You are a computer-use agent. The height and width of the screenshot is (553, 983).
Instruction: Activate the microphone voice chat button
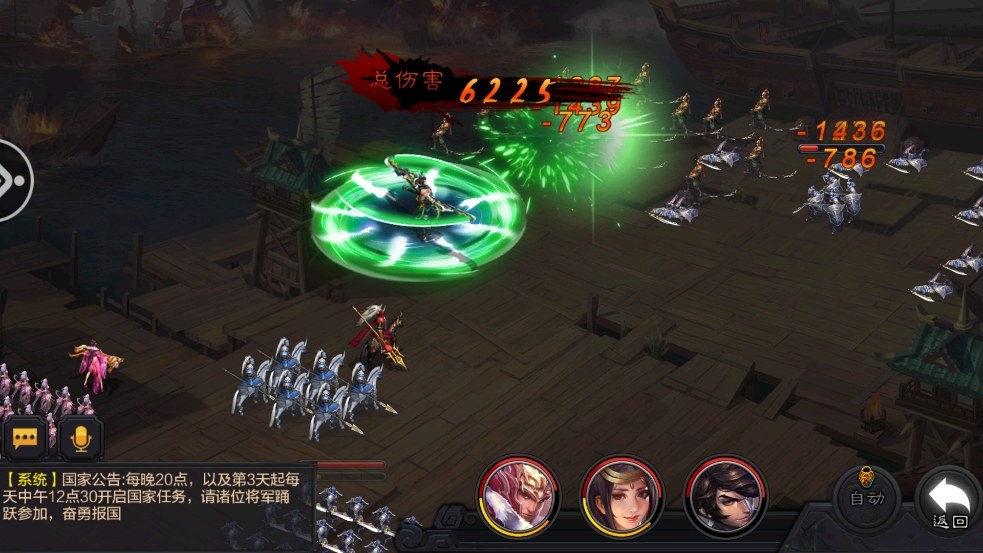coord(79,438)
